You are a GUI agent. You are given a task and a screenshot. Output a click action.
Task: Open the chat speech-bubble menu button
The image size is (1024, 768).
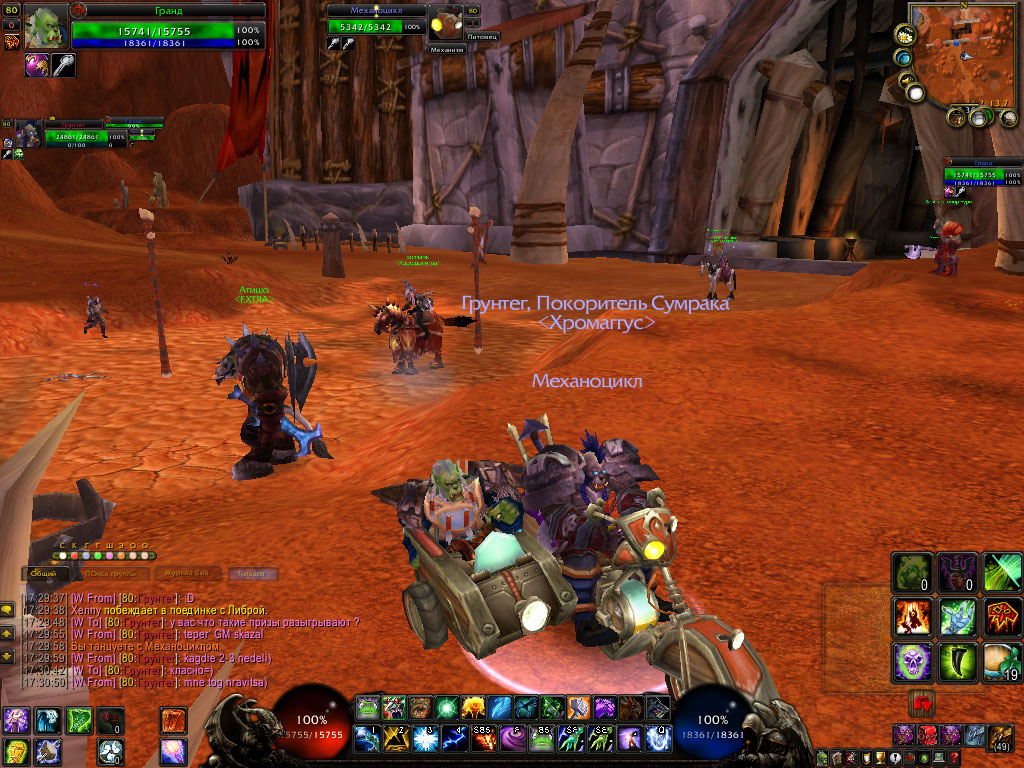[x=8, y=608]
